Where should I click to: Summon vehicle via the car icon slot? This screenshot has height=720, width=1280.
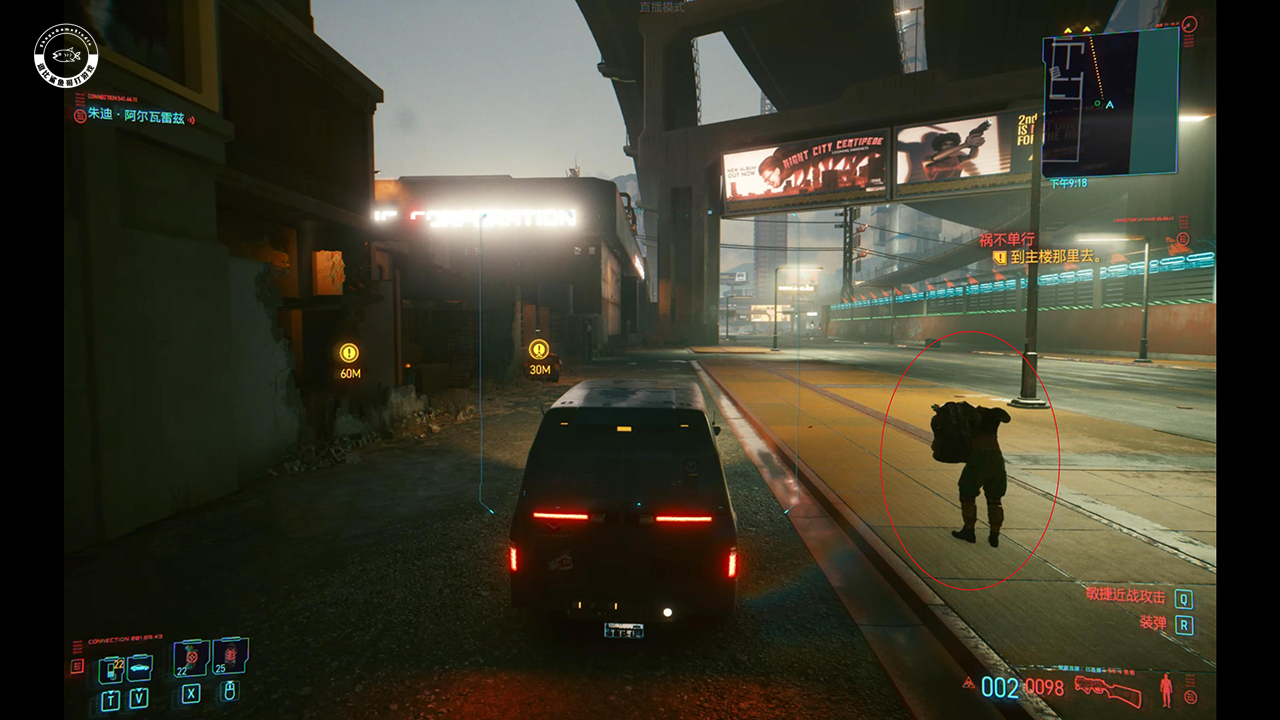click(139, 667)
